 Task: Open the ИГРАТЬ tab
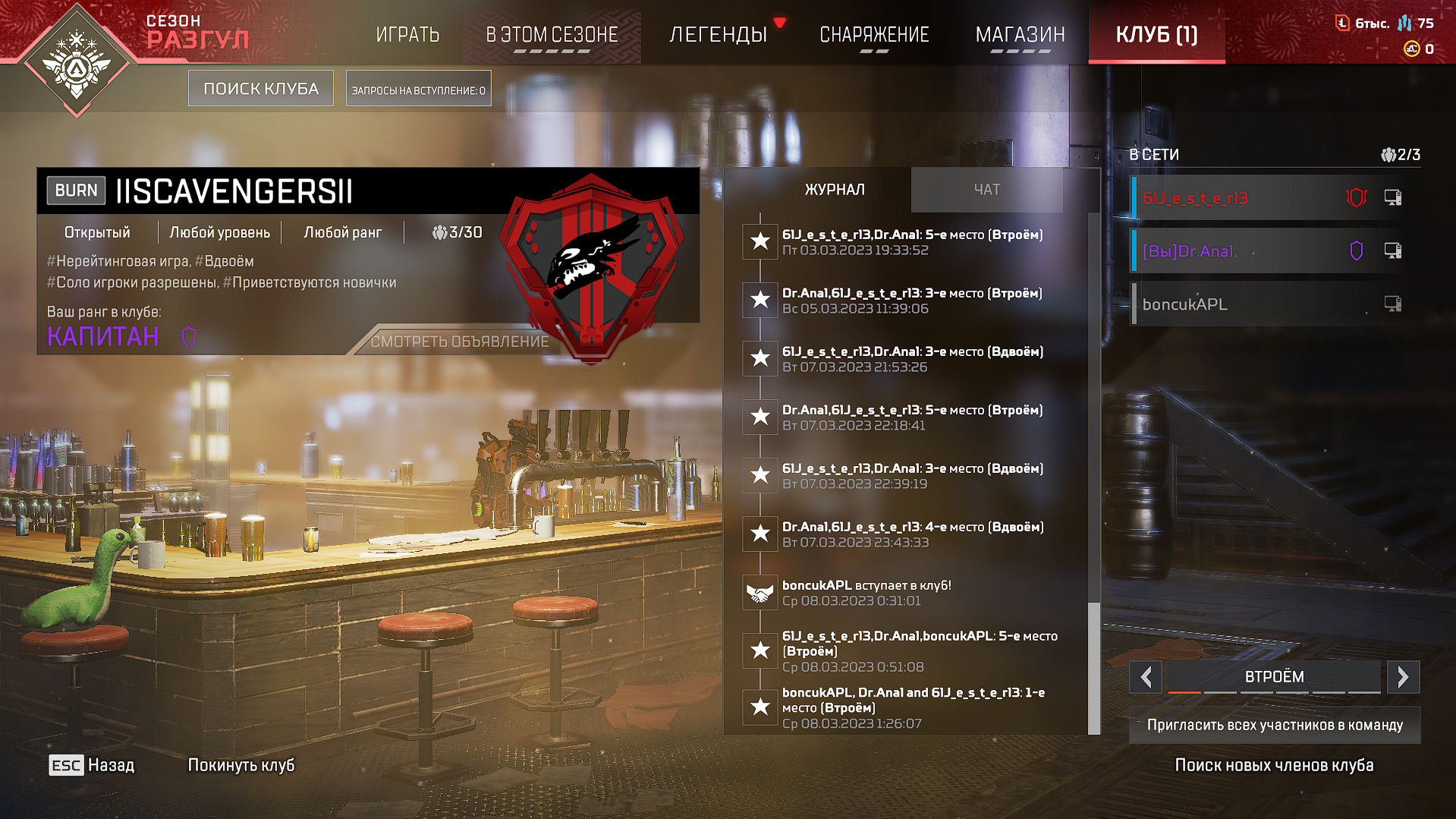[407, 35]
